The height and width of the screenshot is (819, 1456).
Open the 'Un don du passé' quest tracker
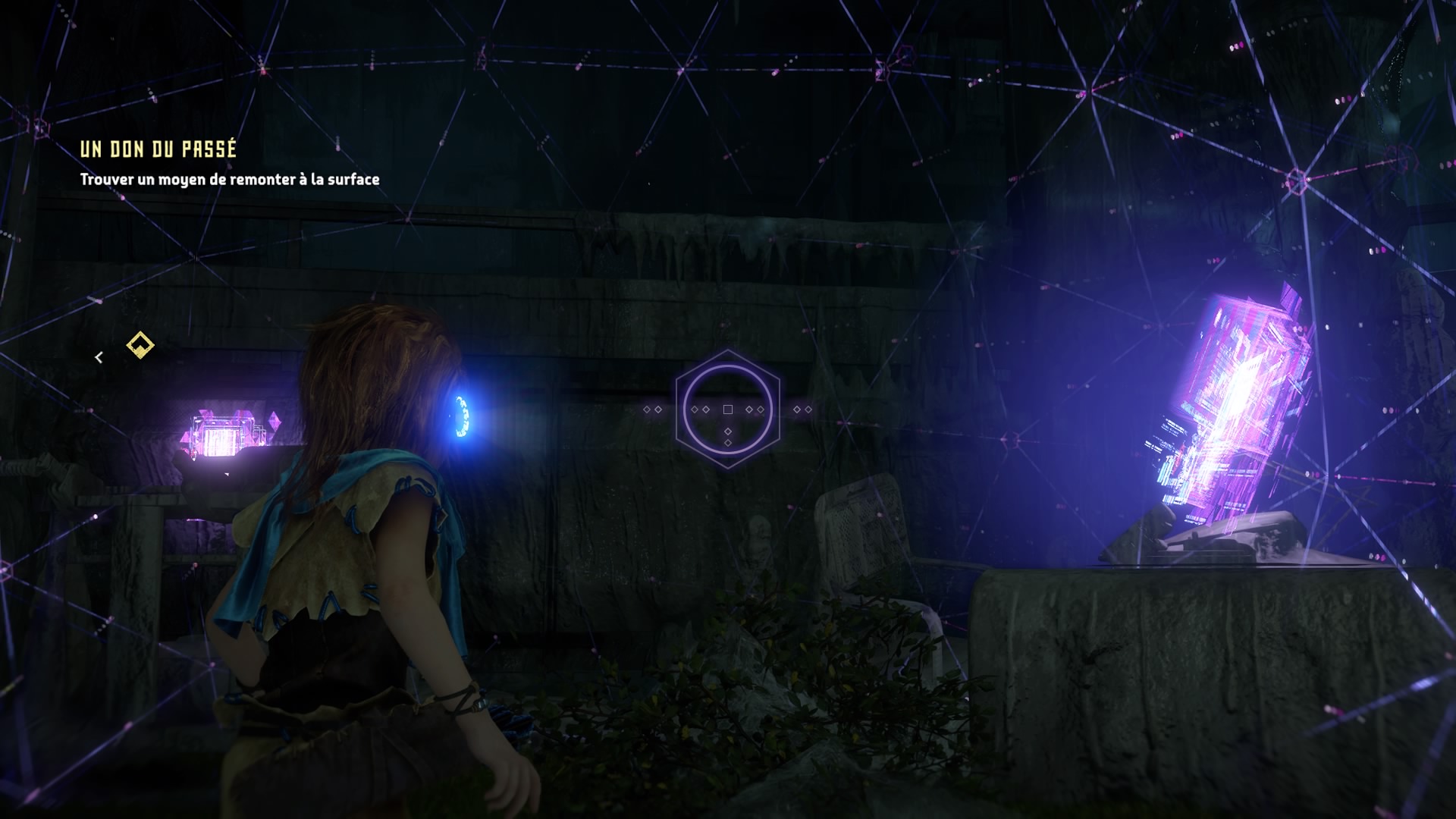point(158,149)
